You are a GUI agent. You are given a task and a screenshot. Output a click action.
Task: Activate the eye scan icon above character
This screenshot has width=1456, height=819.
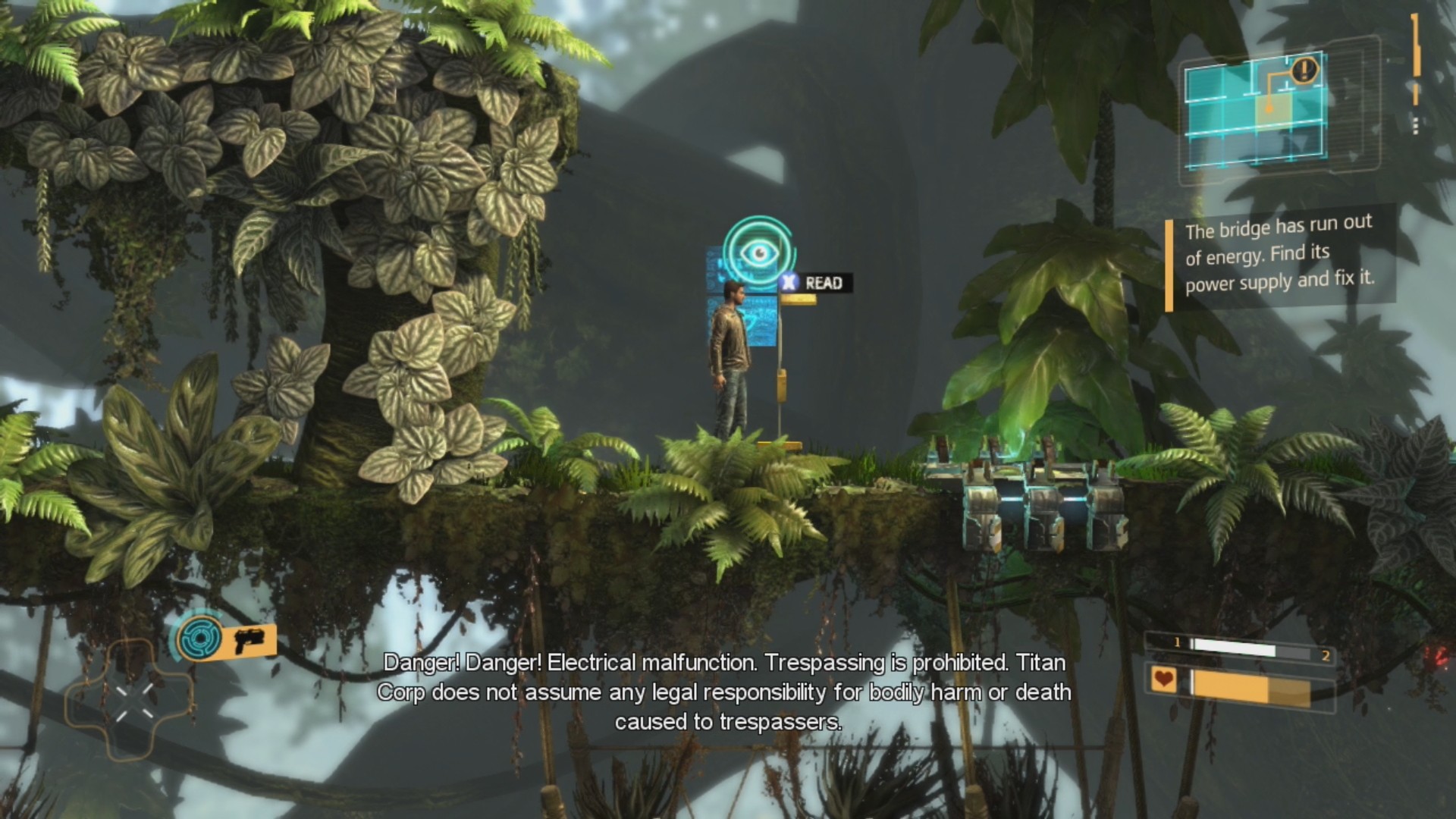[758, 252]
